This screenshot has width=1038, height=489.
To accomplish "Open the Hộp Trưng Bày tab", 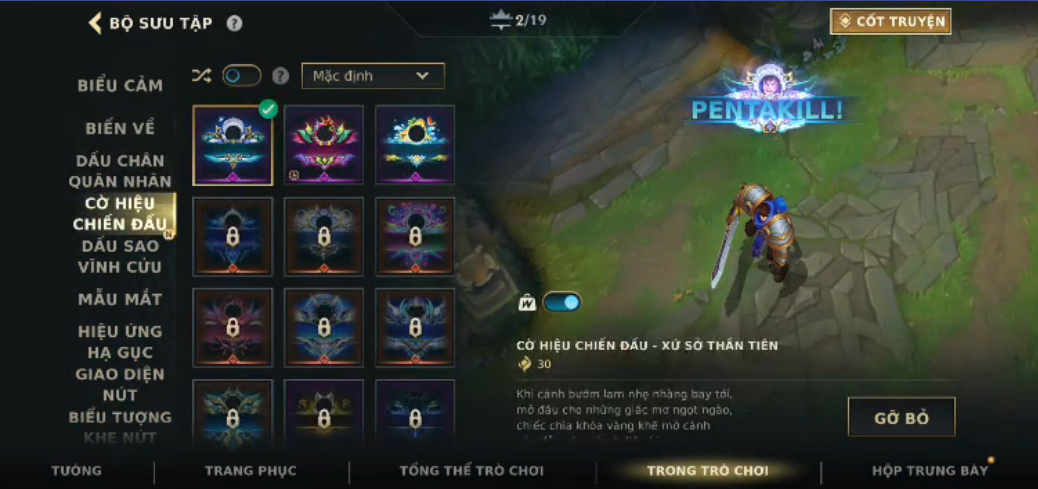I will pyautogui.click(x=929, y=471).
